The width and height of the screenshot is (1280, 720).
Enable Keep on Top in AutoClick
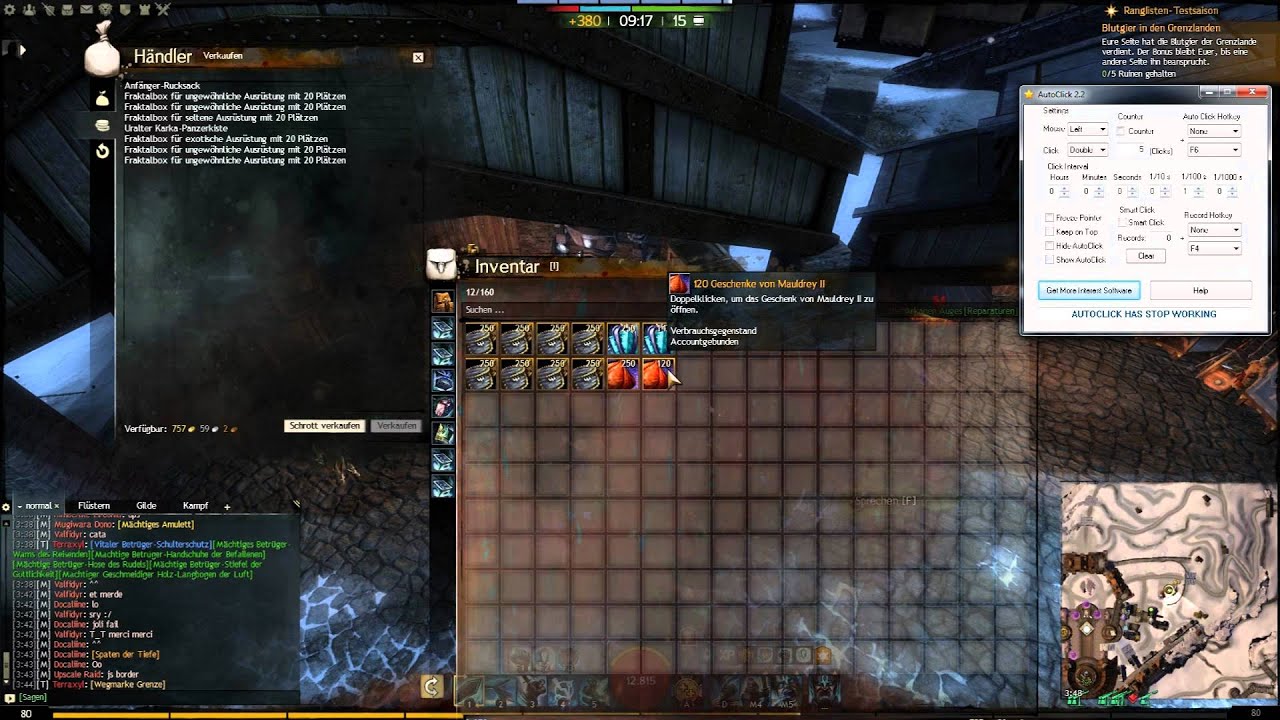click(1048, 232)
